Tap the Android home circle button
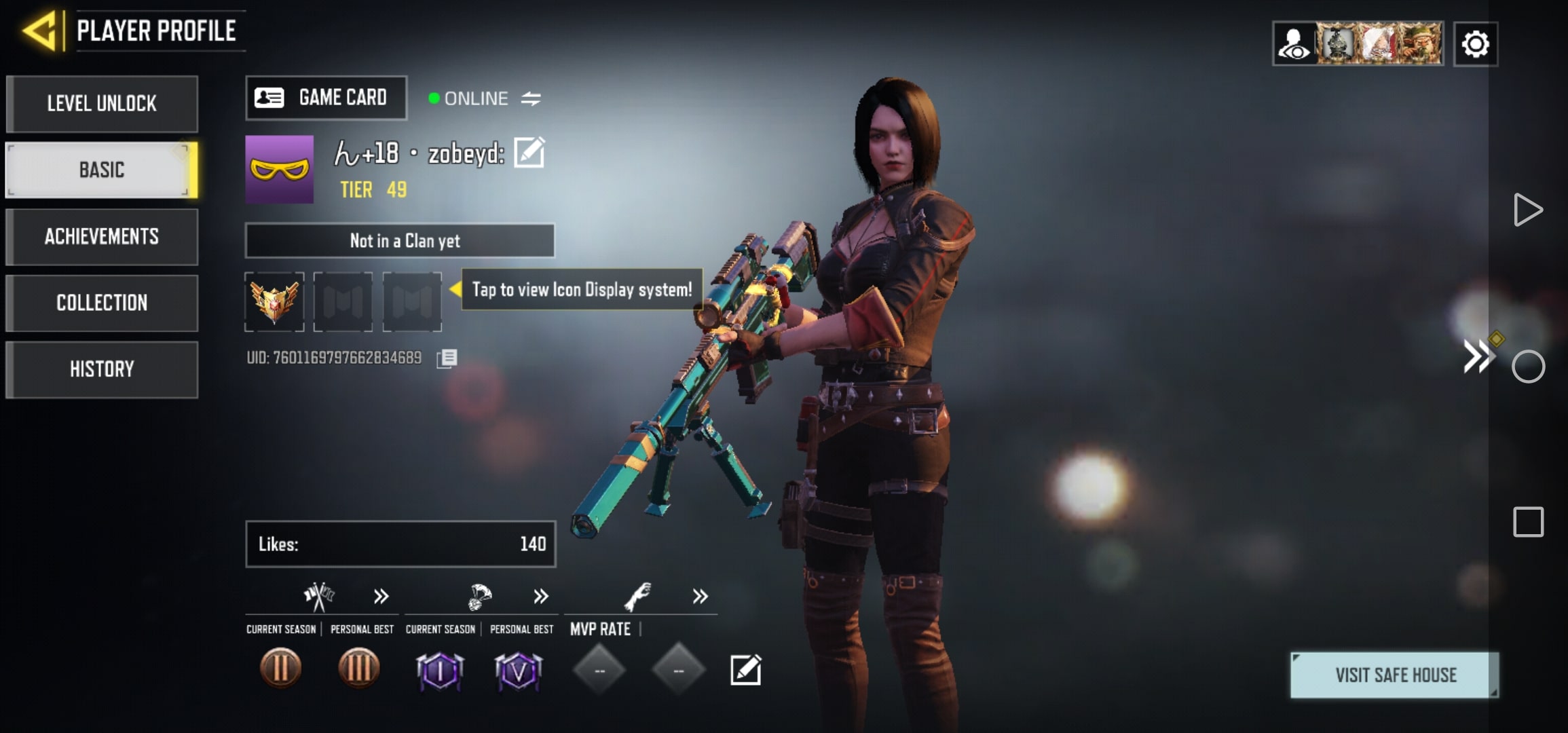This screenshot has width=1568, height=733. (x=1528, y=367)
